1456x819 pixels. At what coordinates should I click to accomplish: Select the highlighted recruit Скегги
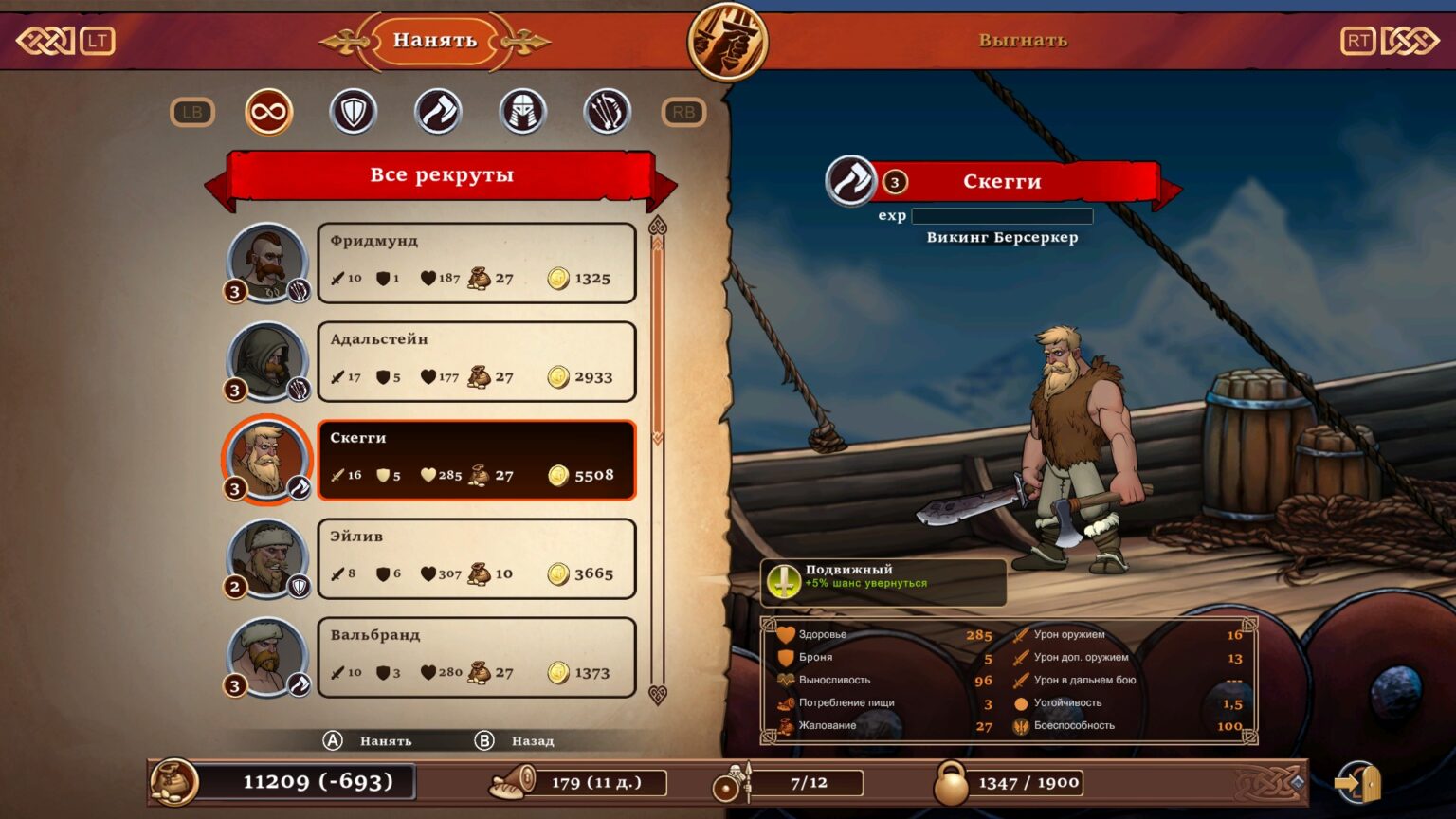click(476, 461)
